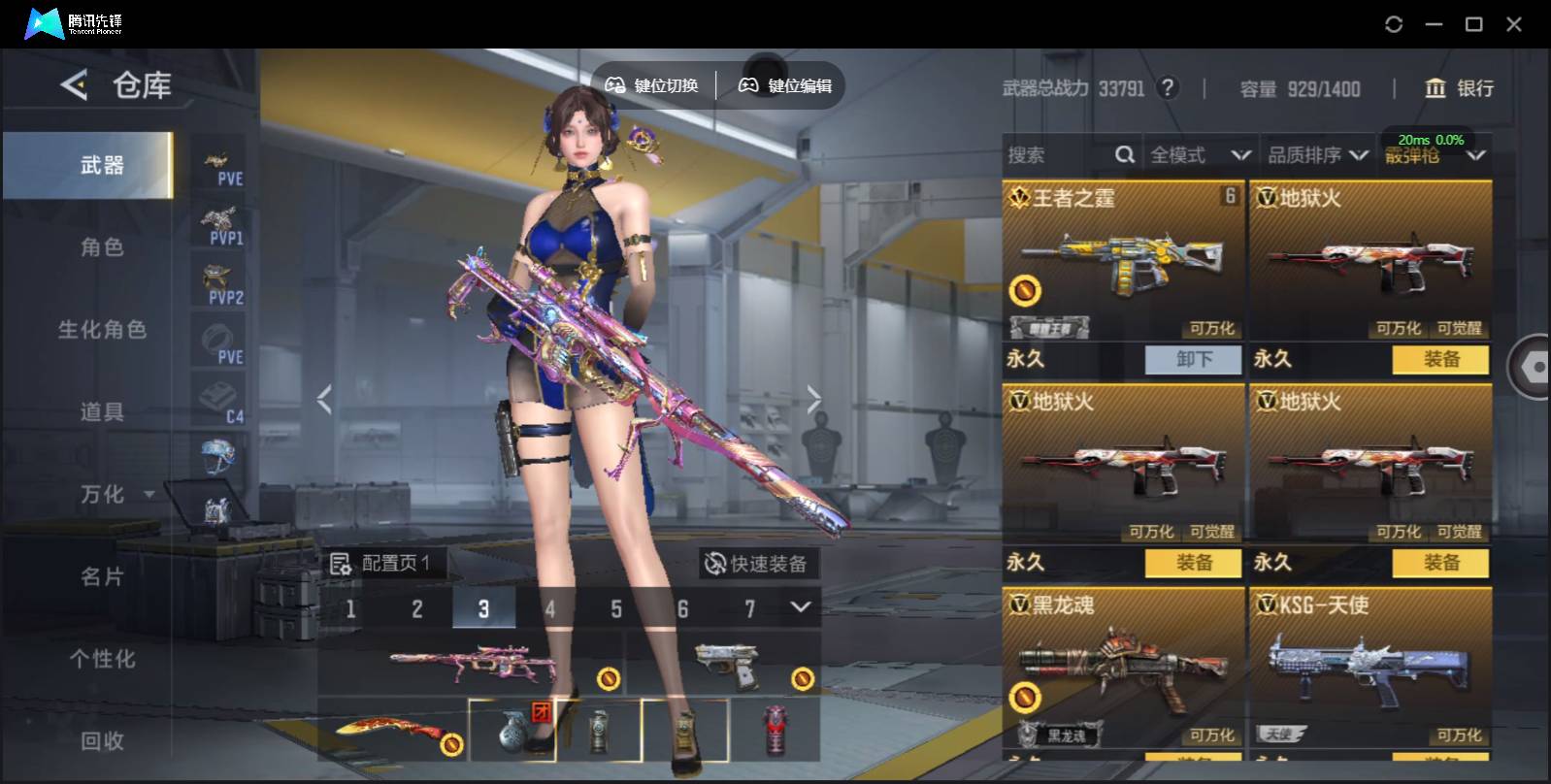
Task: Go back from the 仓库 warehouse screen
Action: tap(74, 85)
